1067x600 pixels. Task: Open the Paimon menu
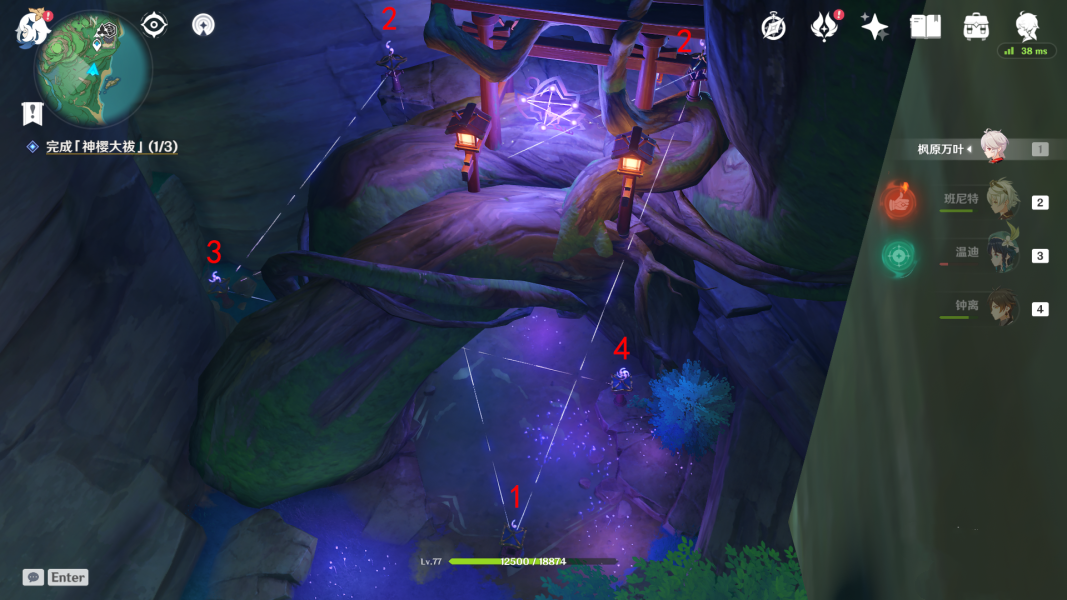pyautogui.click(x=31, y=27)
